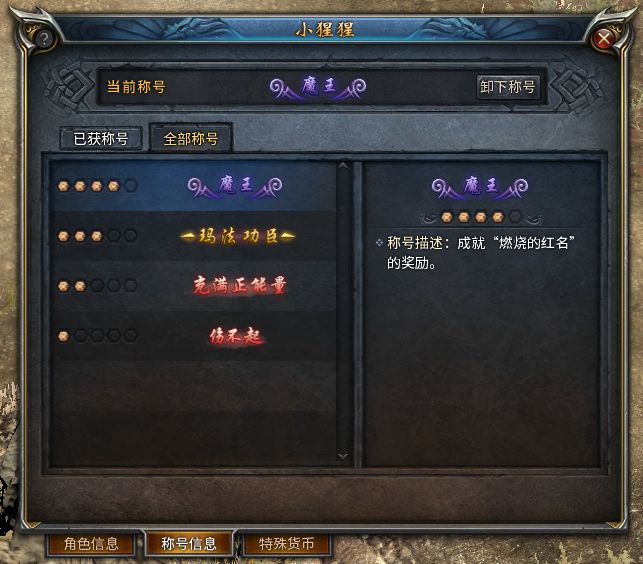Open the 角色信息 tab
Screen dimensions: 643x564
click(91, 544)
